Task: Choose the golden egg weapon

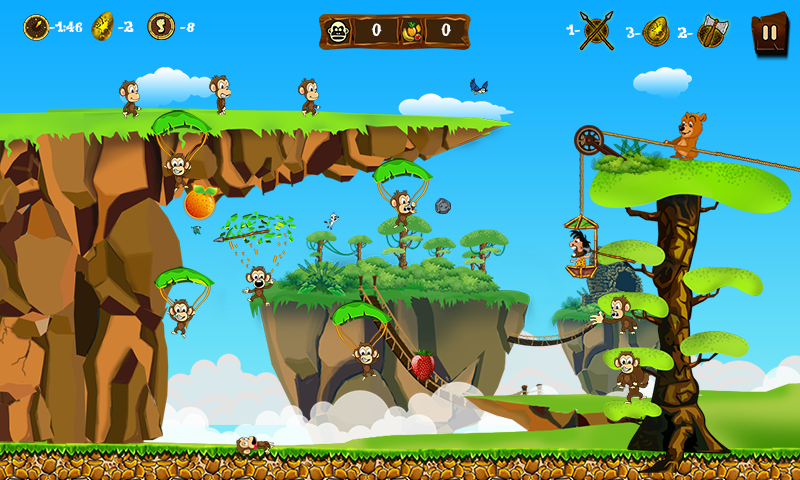Action: (656, 31)
